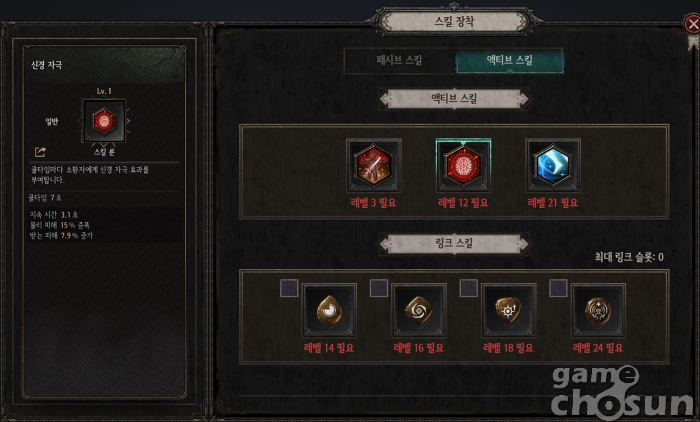
Task: Close the skill equip window
Action: tap(692, 23)
